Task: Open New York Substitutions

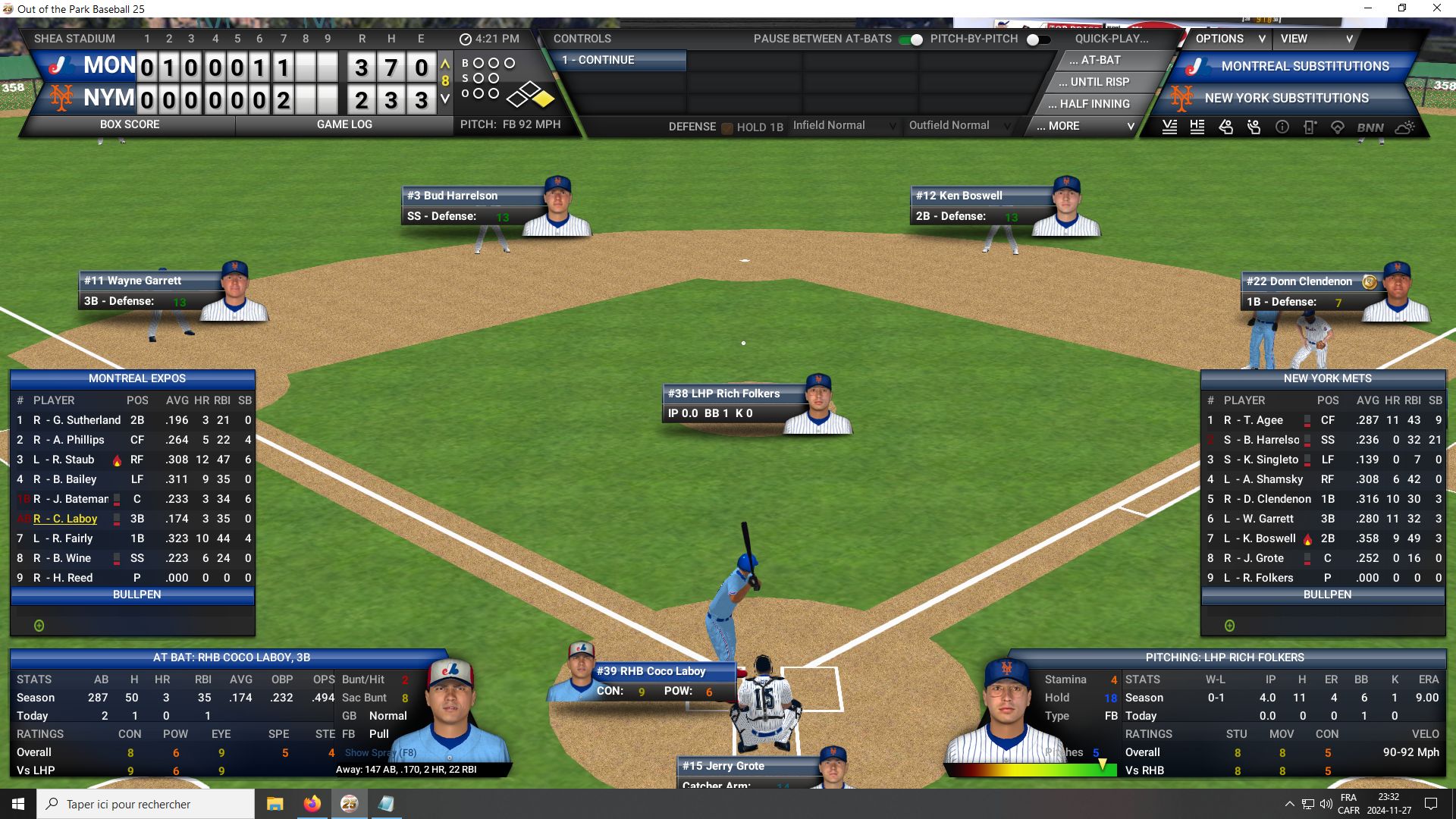Action: [1286, 99]
